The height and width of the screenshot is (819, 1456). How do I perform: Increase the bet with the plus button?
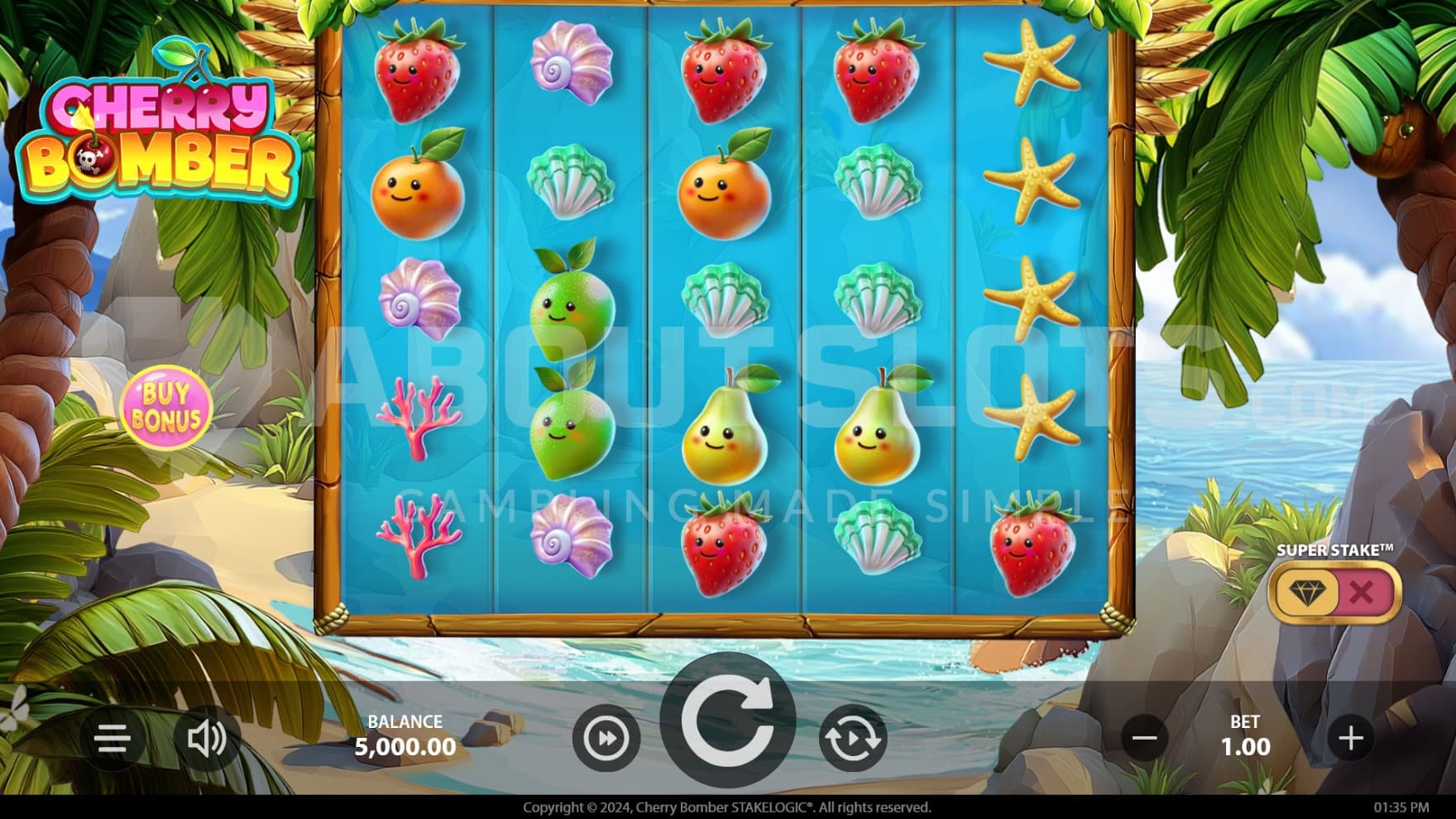pyautogui.click(x=1350, y=738)
